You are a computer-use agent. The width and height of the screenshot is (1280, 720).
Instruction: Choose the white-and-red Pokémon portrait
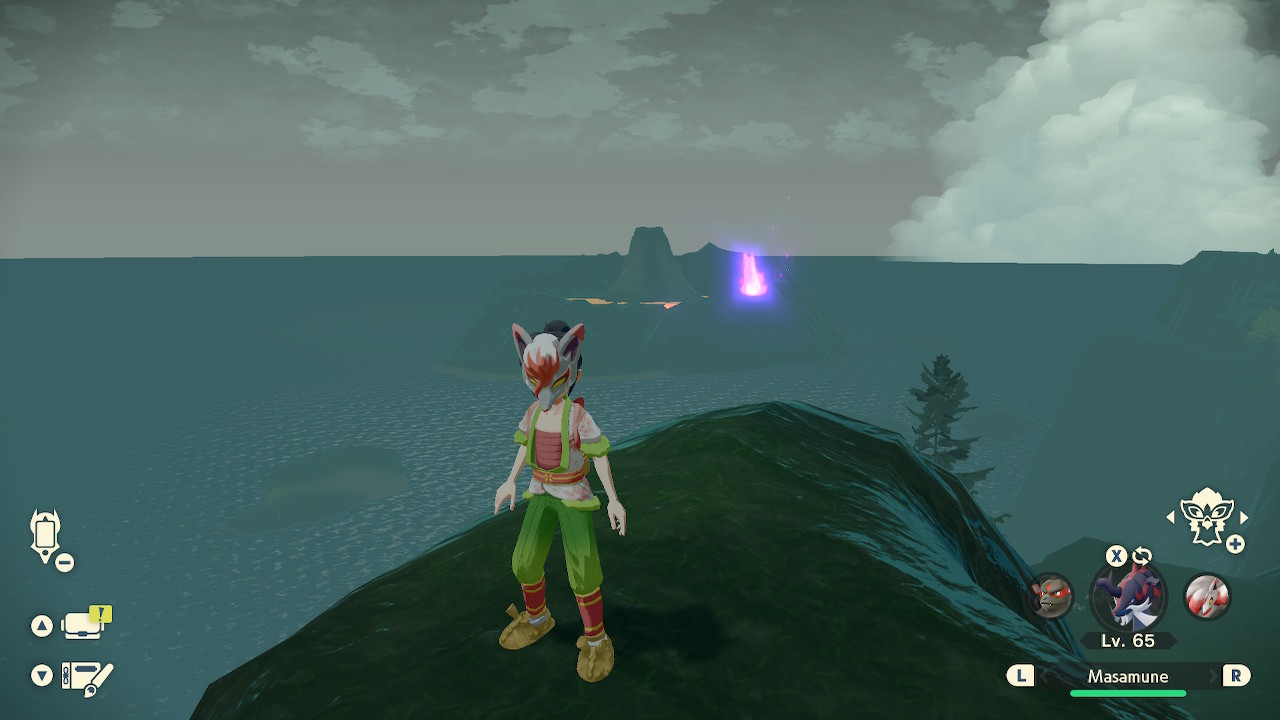pos(1206,597)
